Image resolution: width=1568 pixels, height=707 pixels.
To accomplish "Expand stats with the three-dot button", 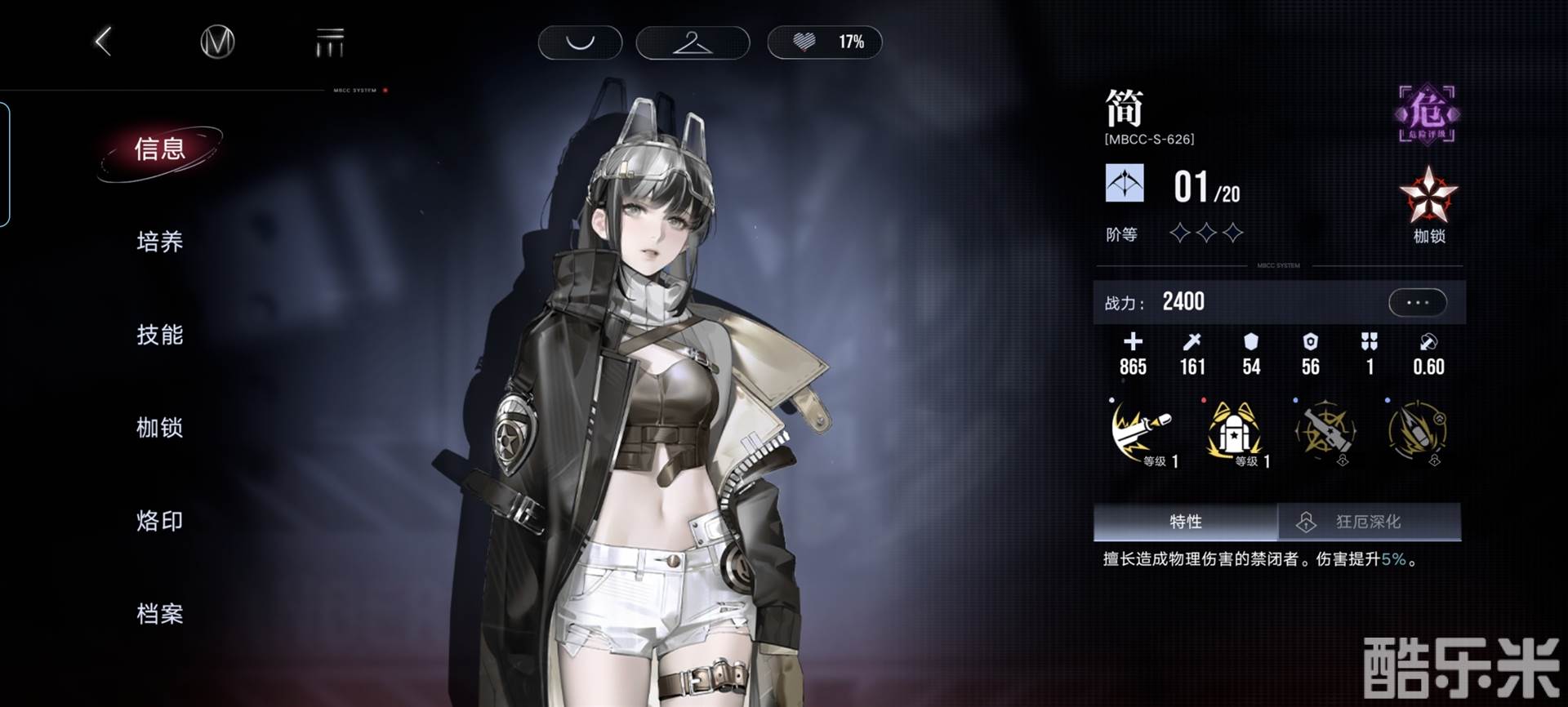I will pos(1418,303).
